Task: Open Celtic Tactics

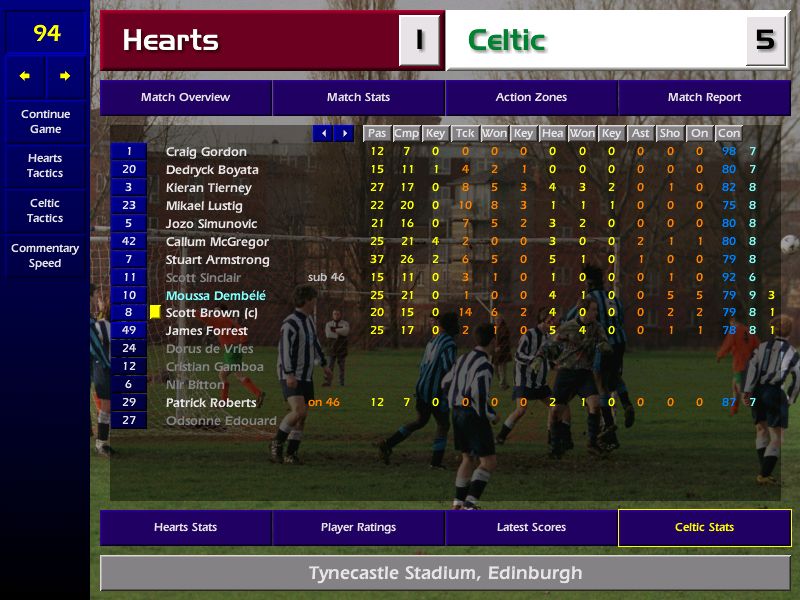Action: pos(45,211)
